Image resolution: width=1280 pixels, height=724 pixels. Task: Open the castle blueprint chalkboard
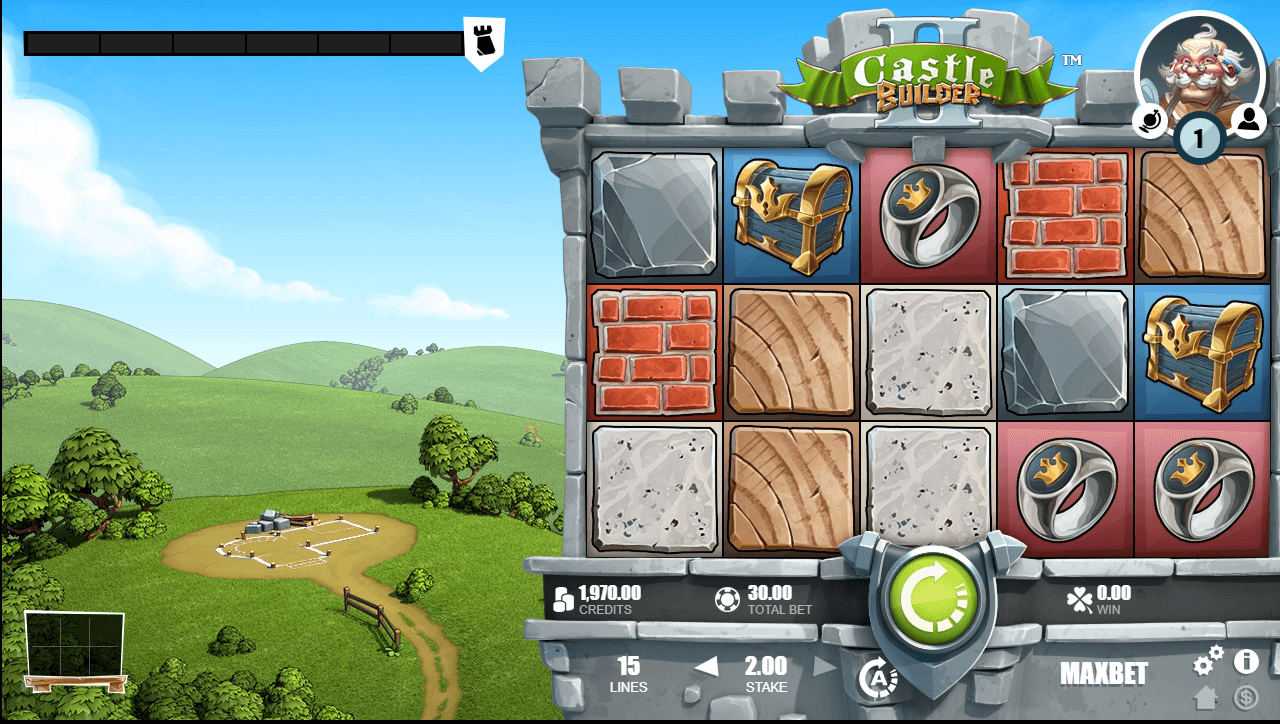[x=75, y=648]
